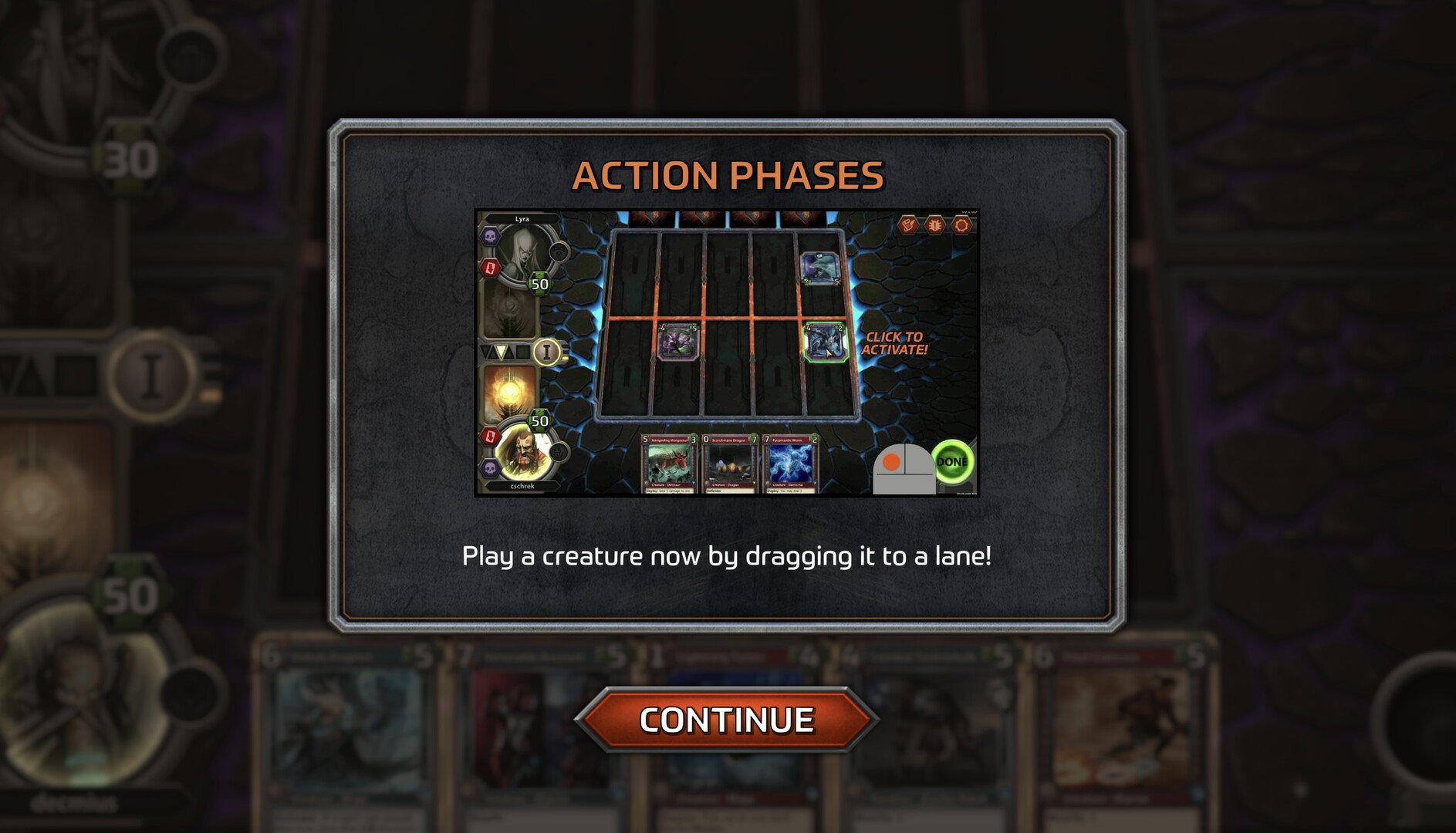Click the bug report icon

tap(935, 224)
